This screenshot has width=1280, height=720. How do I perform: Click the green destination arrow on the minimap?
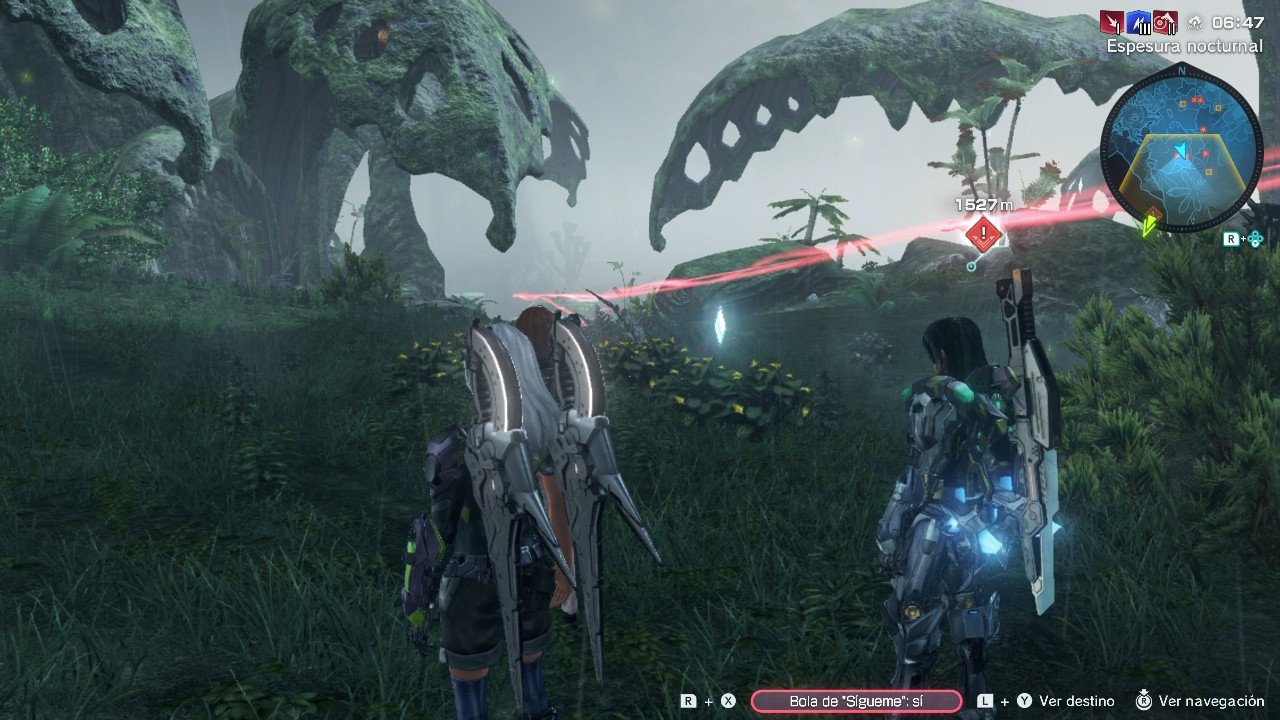point(1150,228)
